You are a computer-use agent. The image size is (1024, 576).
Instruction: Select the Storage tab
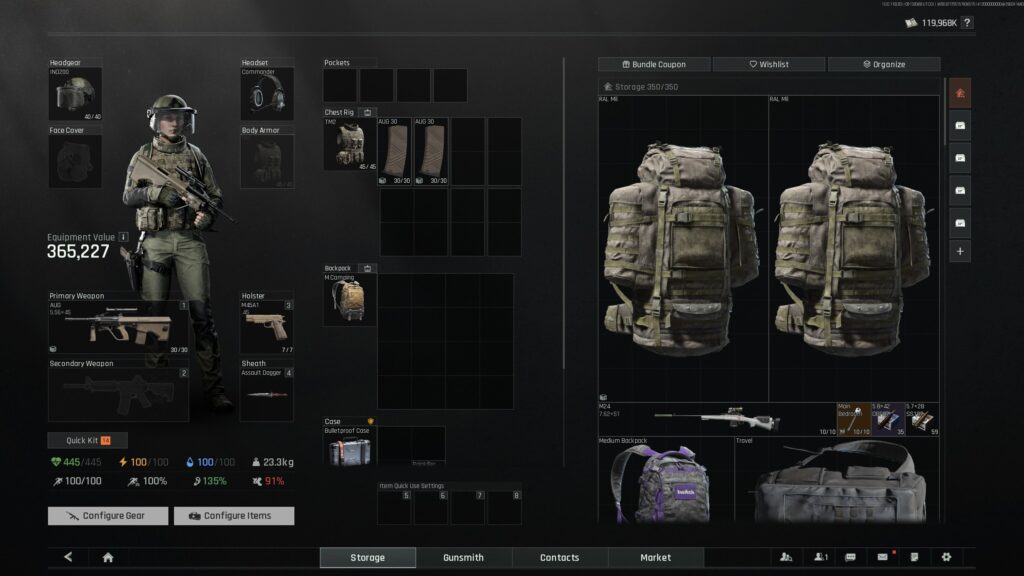pos(367,557)
